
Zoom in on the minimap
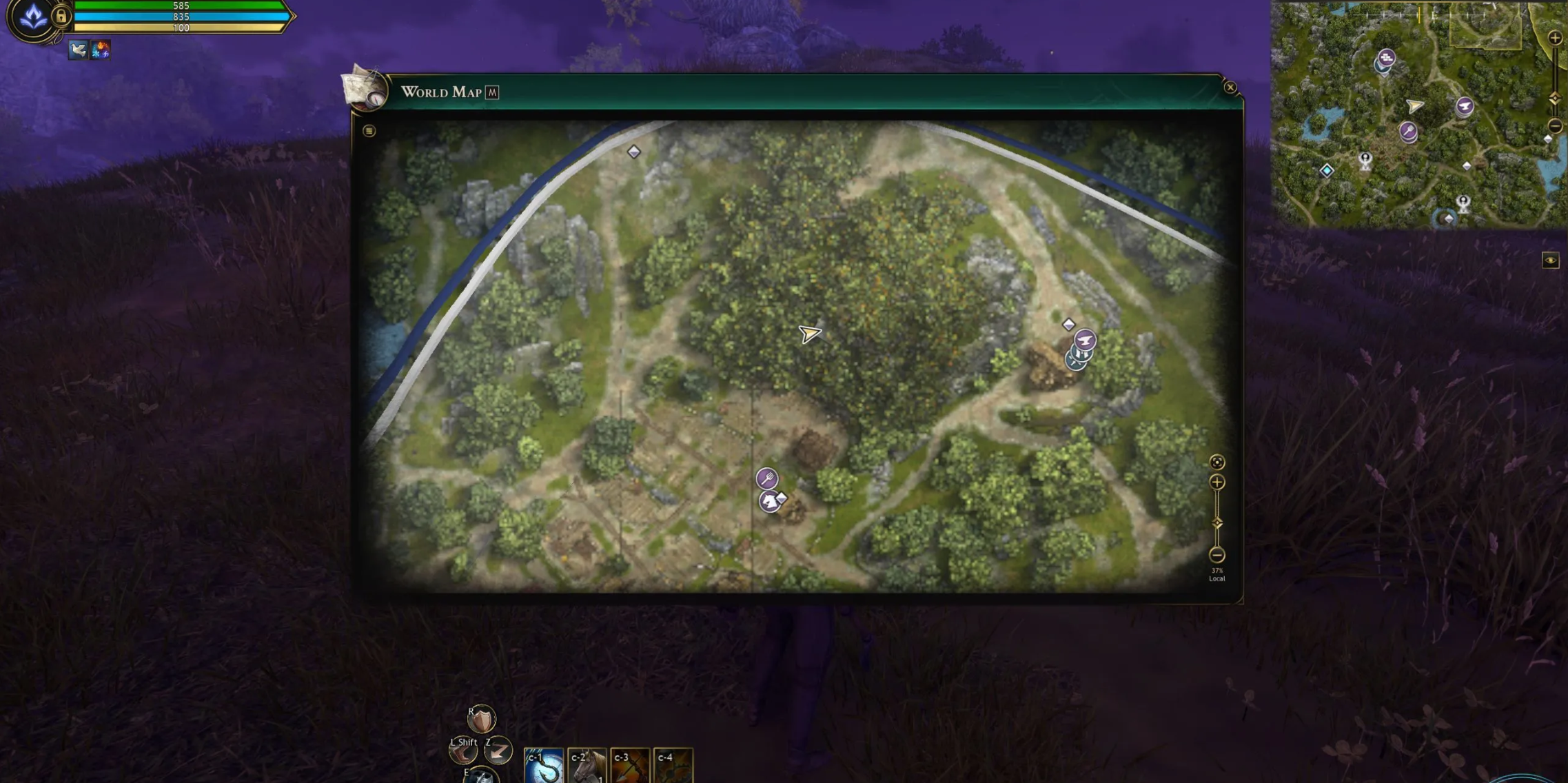pyautogui.click(x=1555, y=39)
